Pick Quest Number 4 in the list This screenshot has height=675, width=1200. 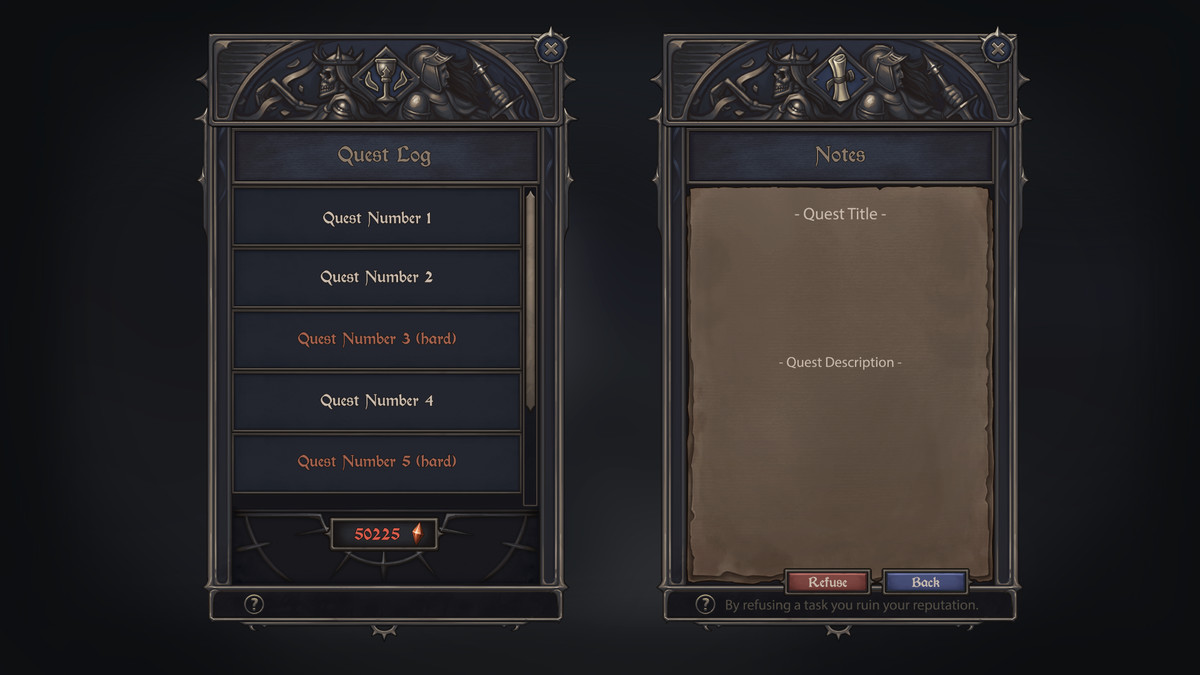377,400
